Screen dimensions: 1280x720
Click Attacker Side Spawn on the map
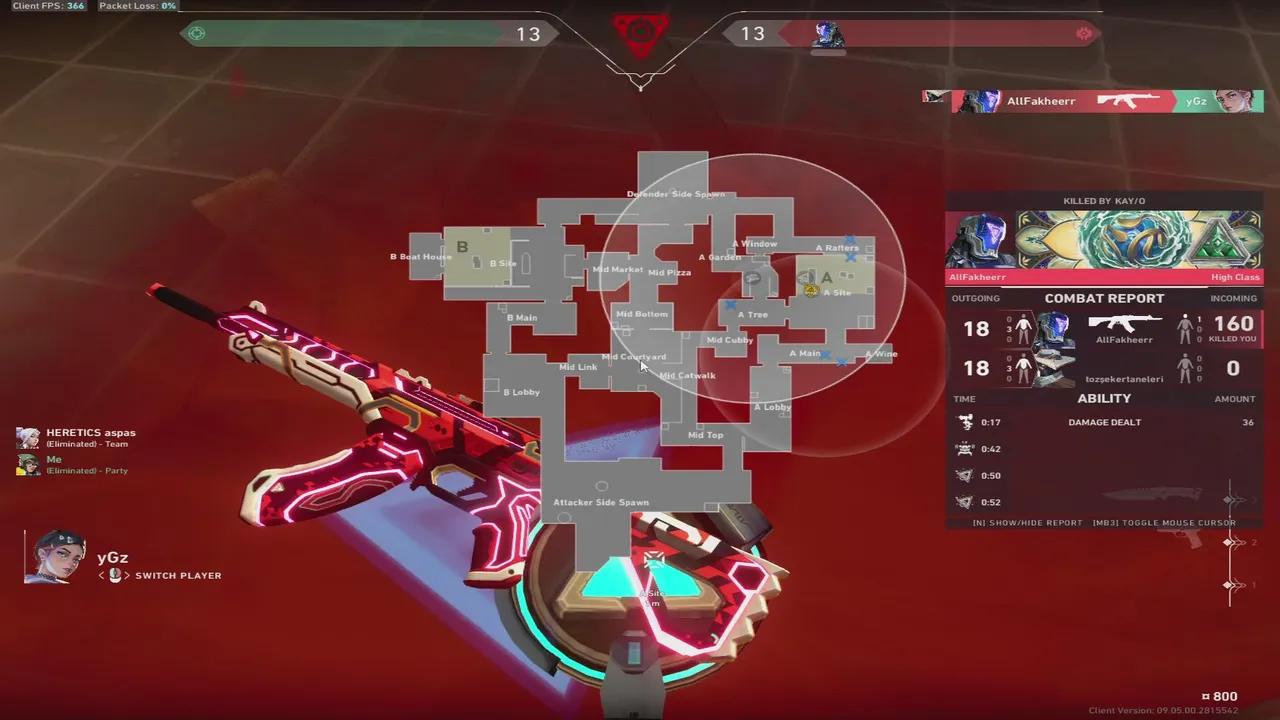pyautogui.click(x=601, y=502)
